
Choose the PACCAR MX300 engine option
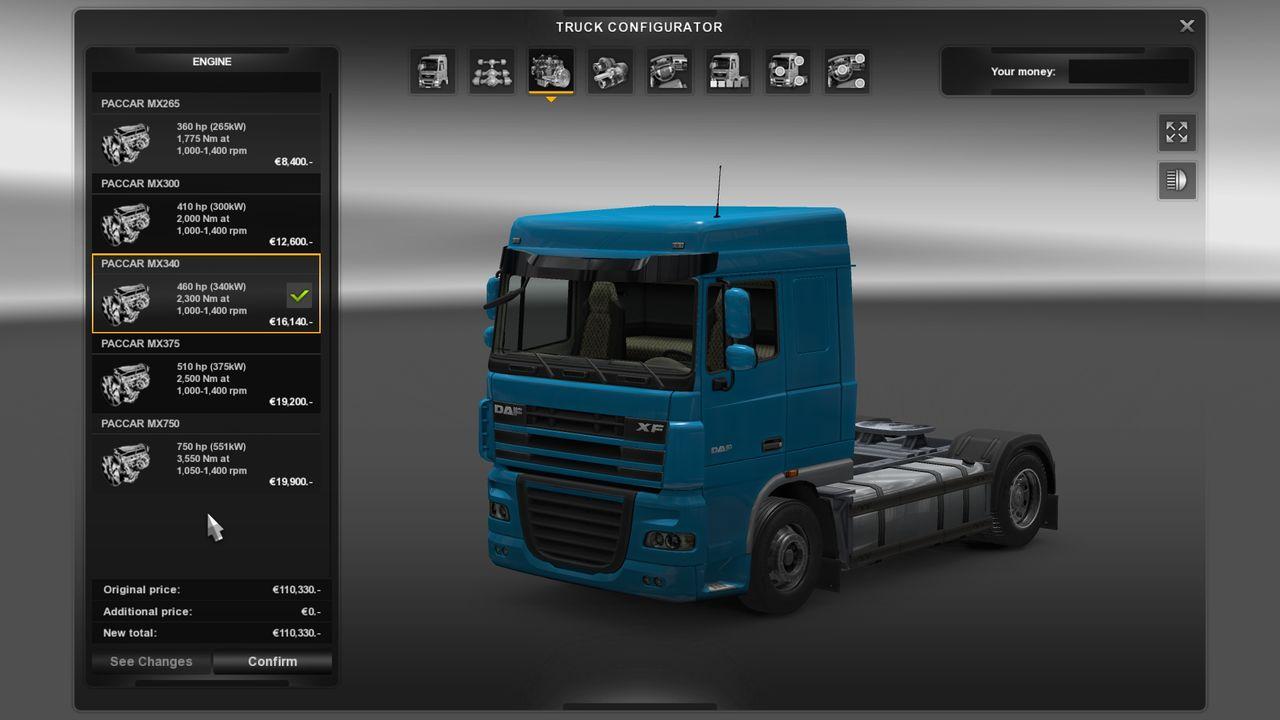206,222
